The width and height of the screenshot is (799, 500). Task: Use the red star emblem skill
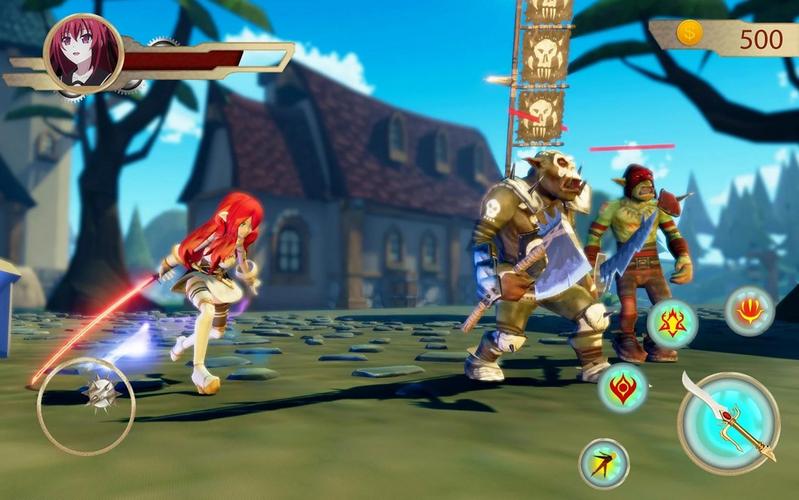672,324
